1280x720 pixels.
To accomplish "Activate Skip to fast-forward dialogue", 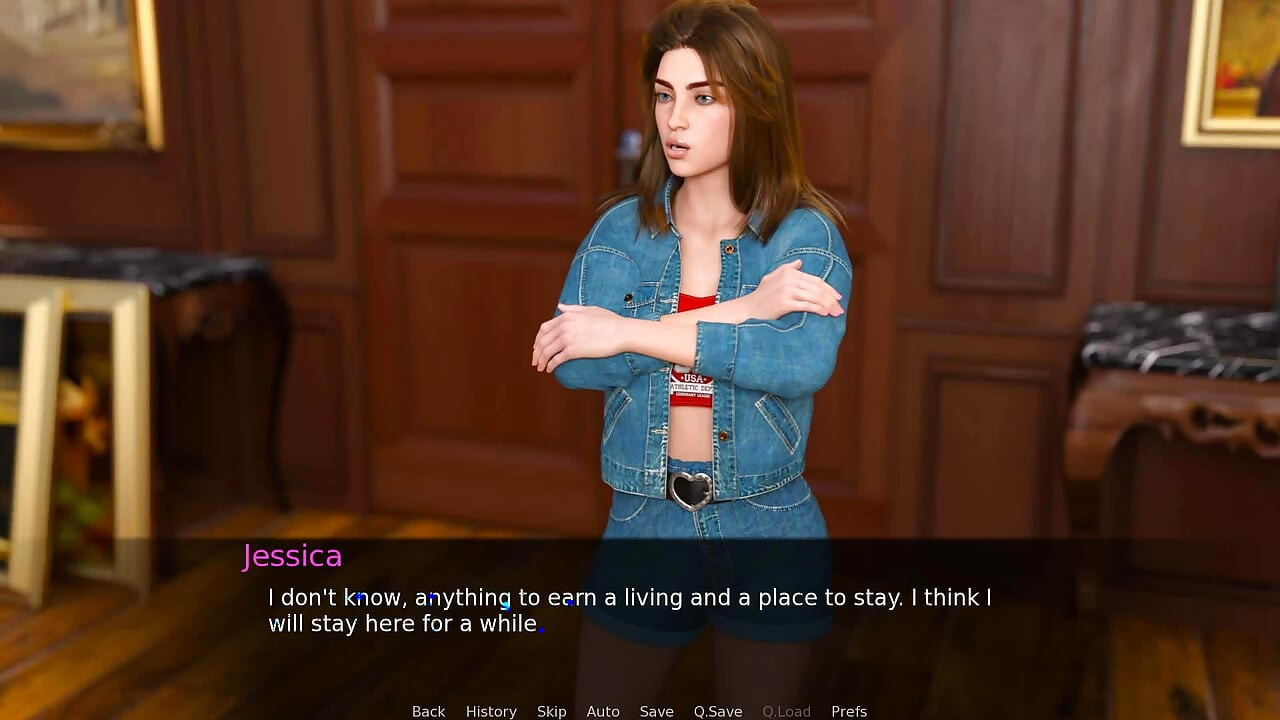I will [551, 711].
